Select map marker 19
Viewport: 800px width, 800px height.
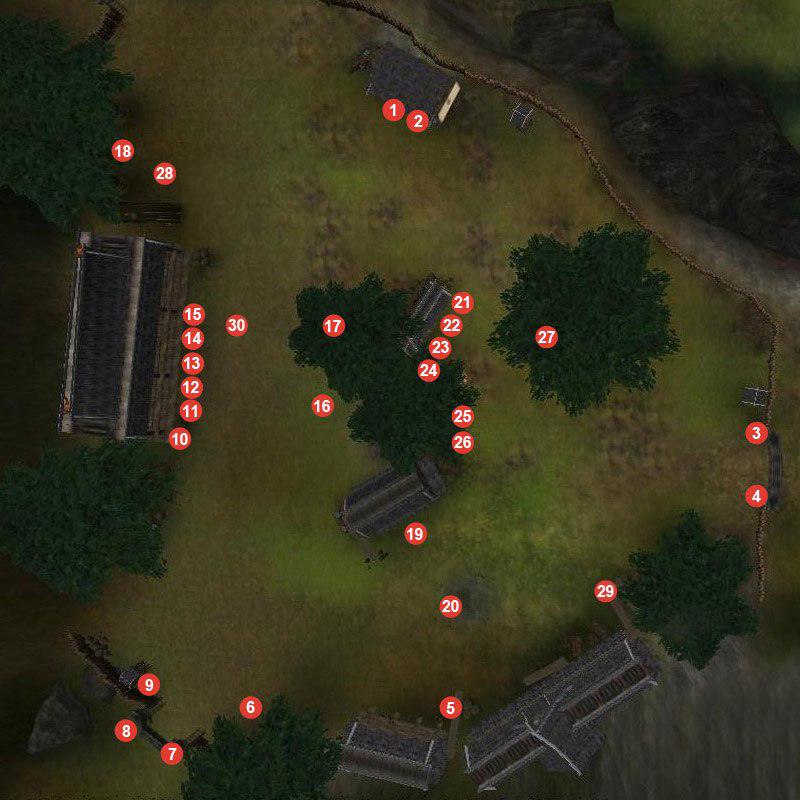click(x=415, y=534)
